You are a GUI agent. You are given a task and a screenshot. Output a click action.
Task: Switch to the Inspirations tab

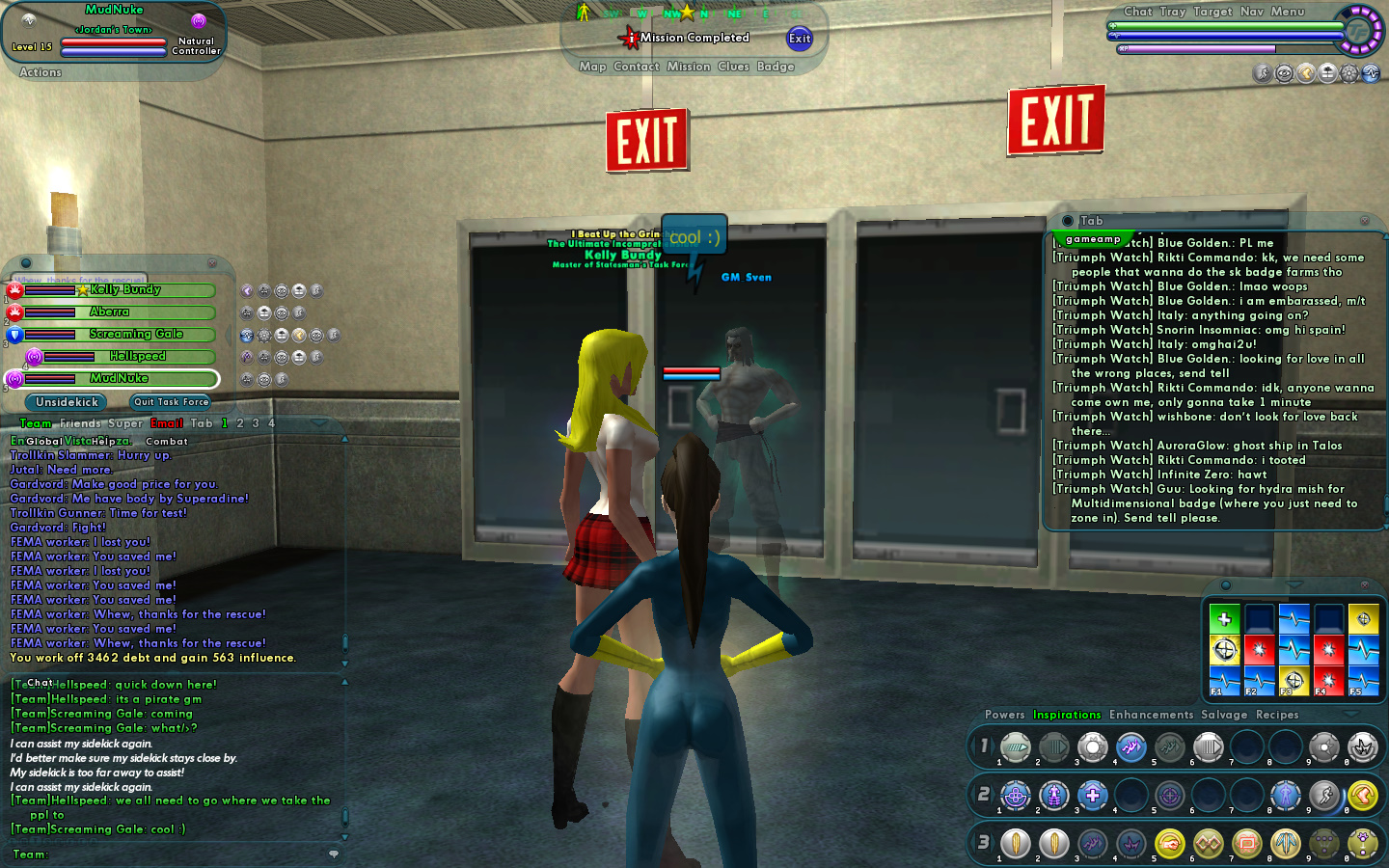pyautogui.click(x=1067, y=715)
